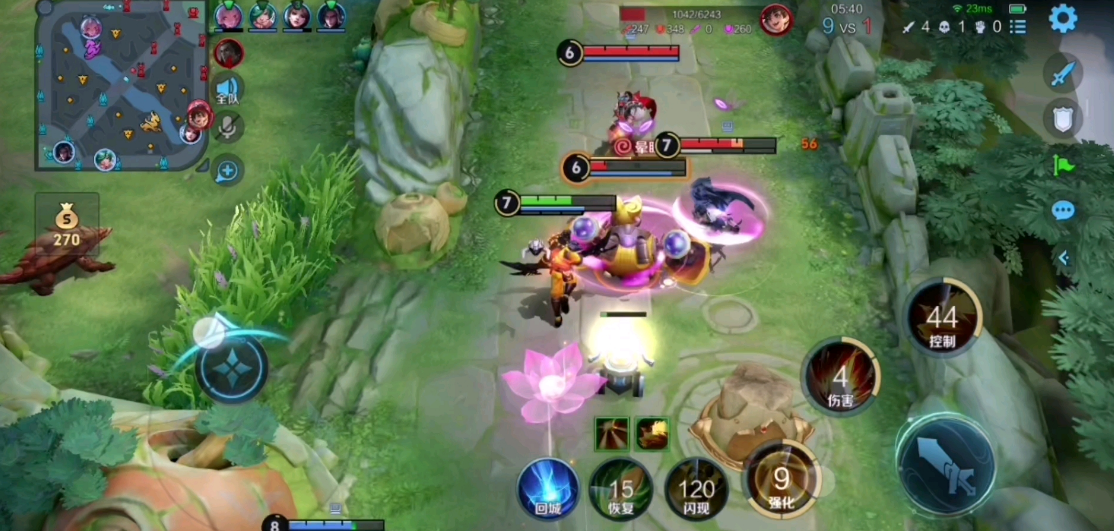Open the blue chat bubble quick messages
1114x531 pixels.
(1063, 210)
